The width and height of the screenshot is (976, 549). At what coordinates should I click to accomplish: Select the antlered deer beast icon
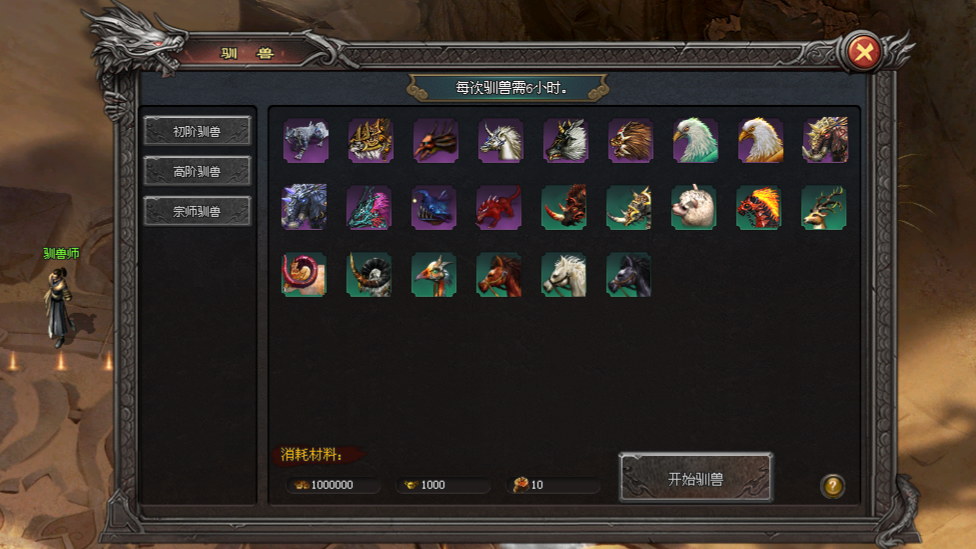[824, 207]
